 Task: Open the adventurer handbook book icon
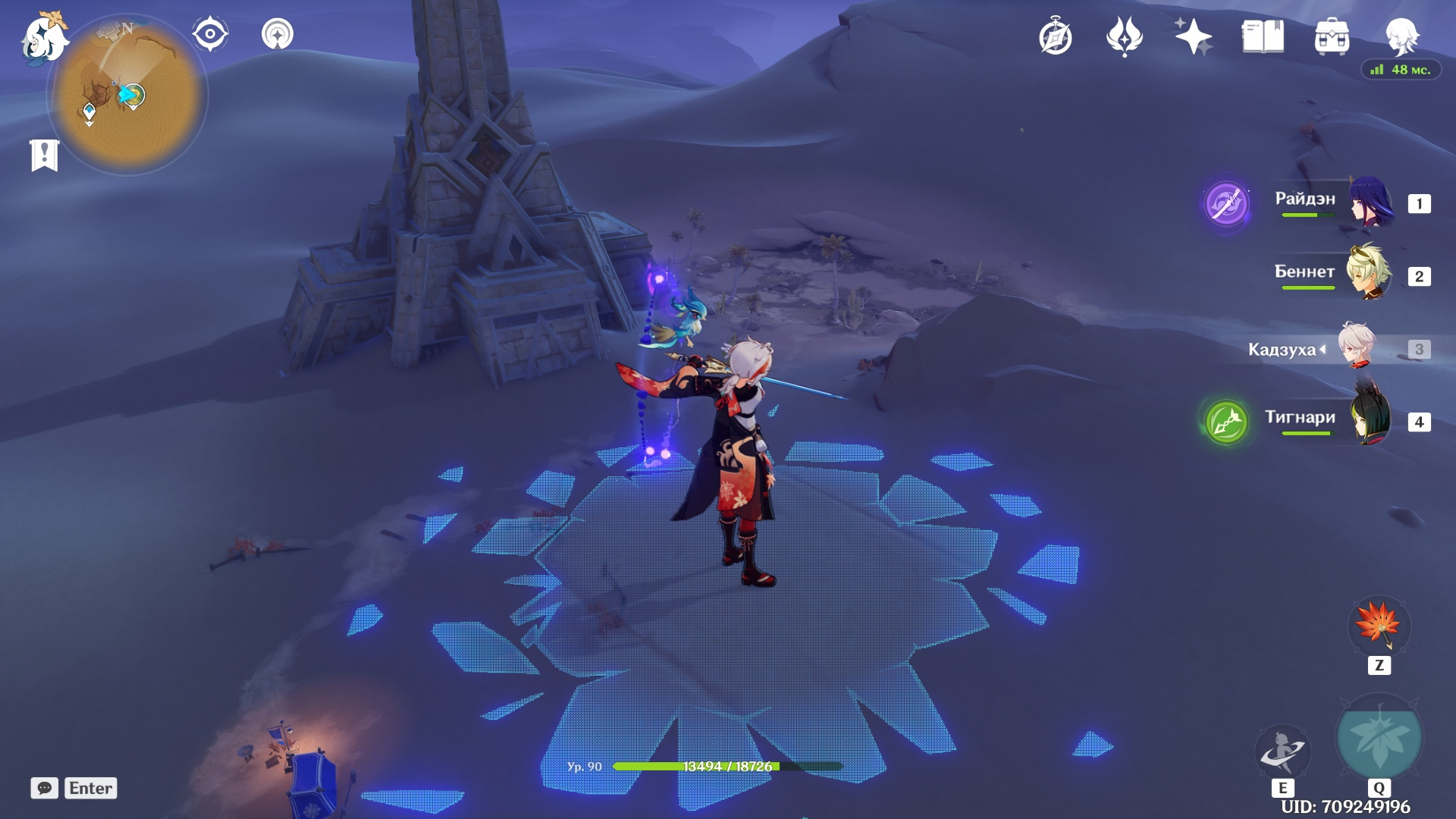coord(1263,36)
